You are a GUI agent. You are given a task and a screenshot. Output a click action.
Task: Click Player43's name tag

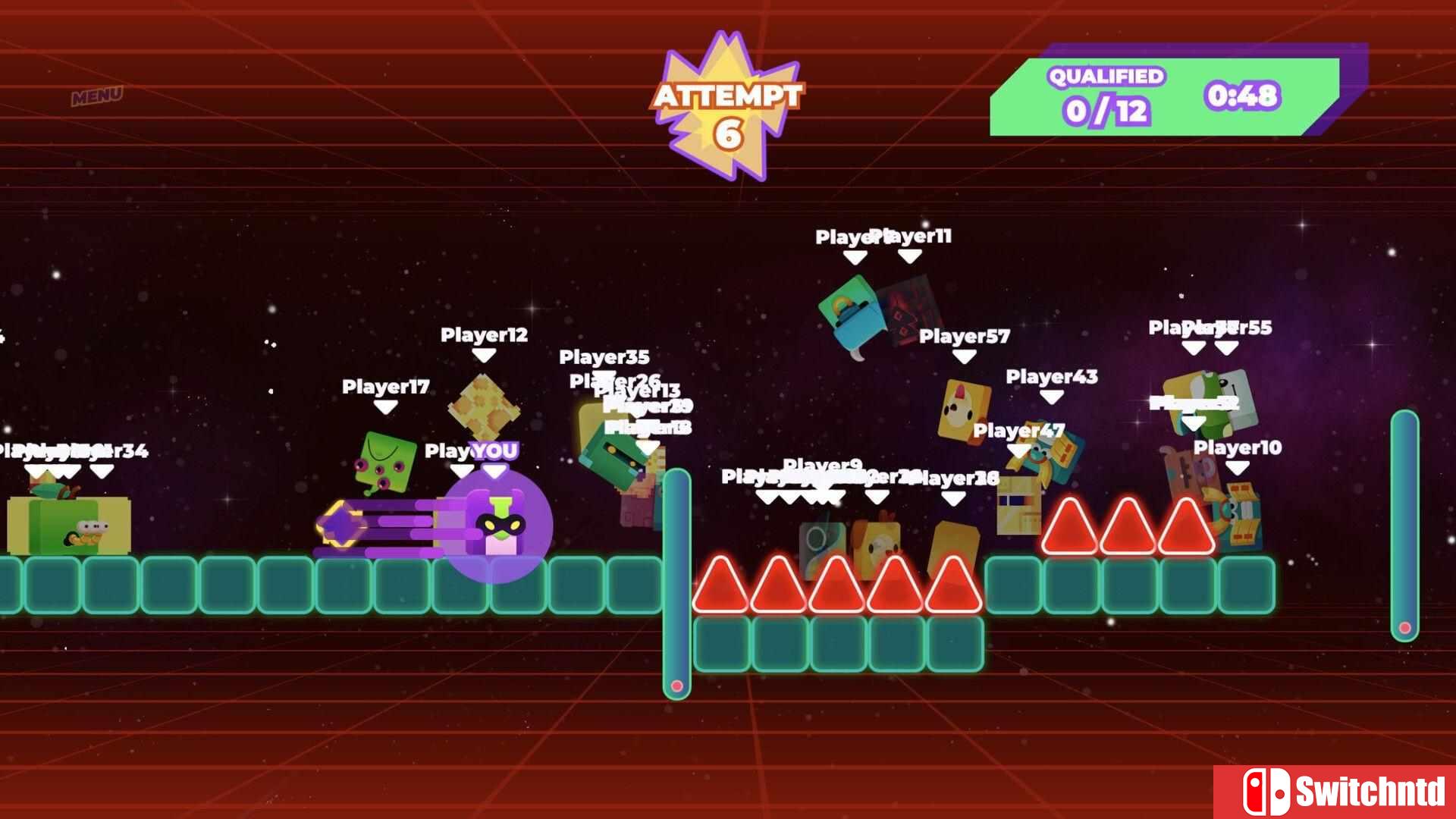click(1050, 375)
